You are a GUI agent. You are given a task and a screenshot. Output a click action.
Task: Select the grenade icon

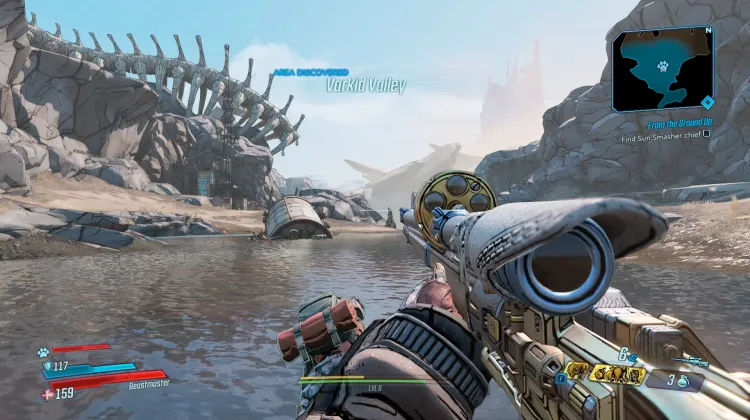(685, 381)
